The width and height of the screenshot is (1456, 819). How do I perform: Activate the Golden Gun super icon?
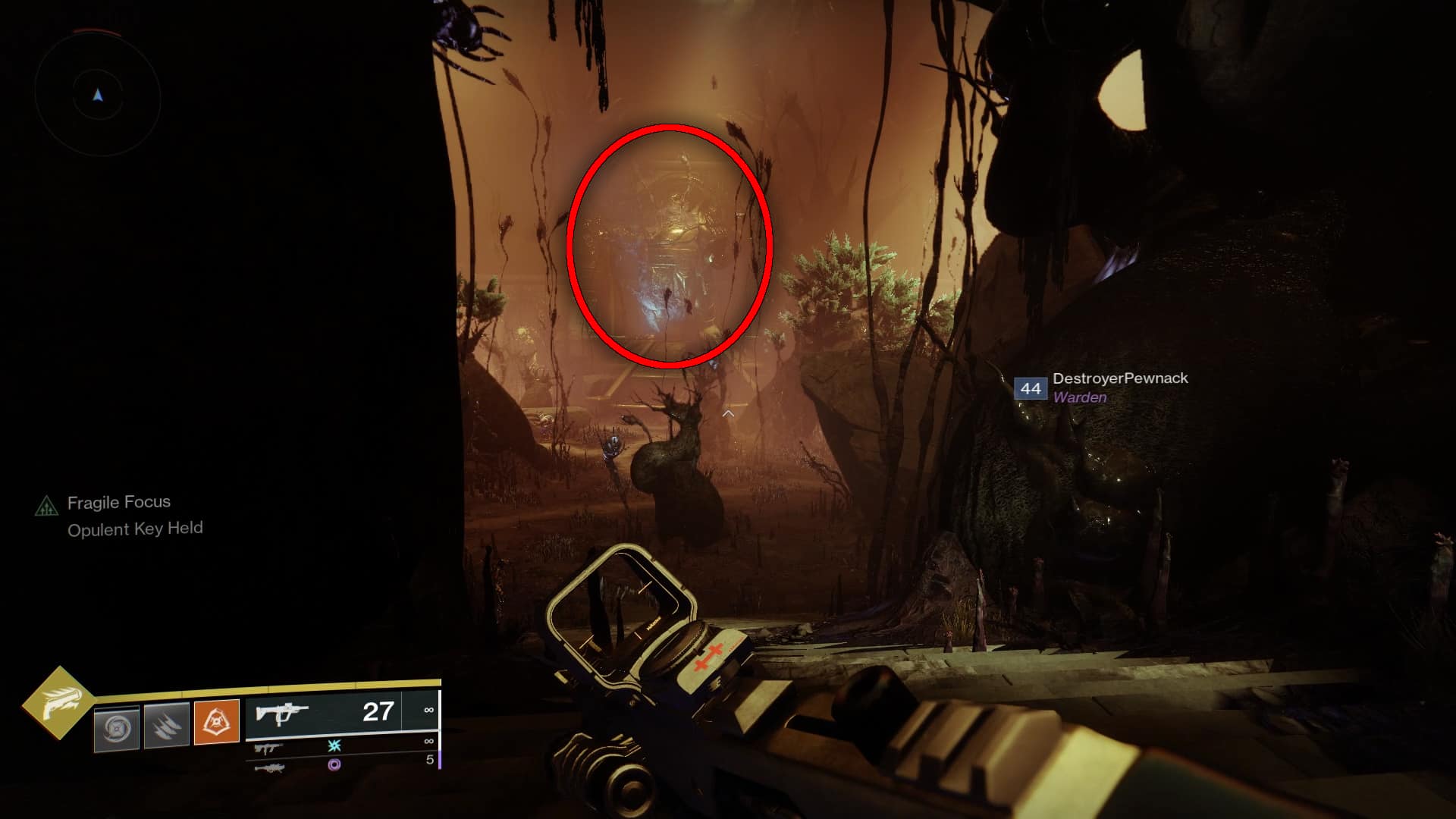pyautogui.click(x=59, y=703)
